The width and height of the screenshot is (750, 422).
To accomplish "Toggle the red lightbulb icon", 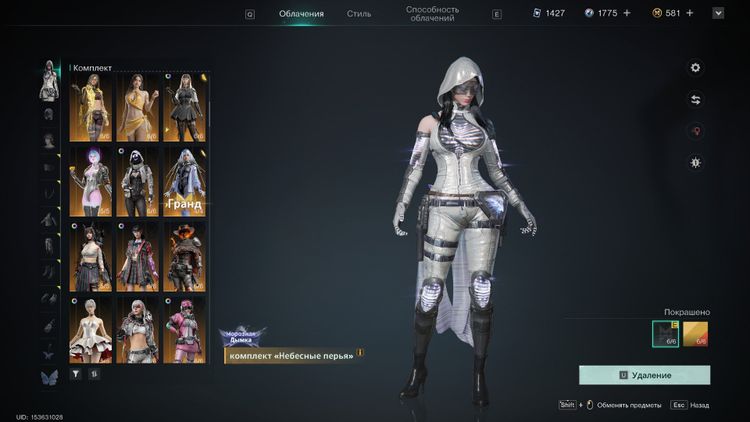I will 696,131.
